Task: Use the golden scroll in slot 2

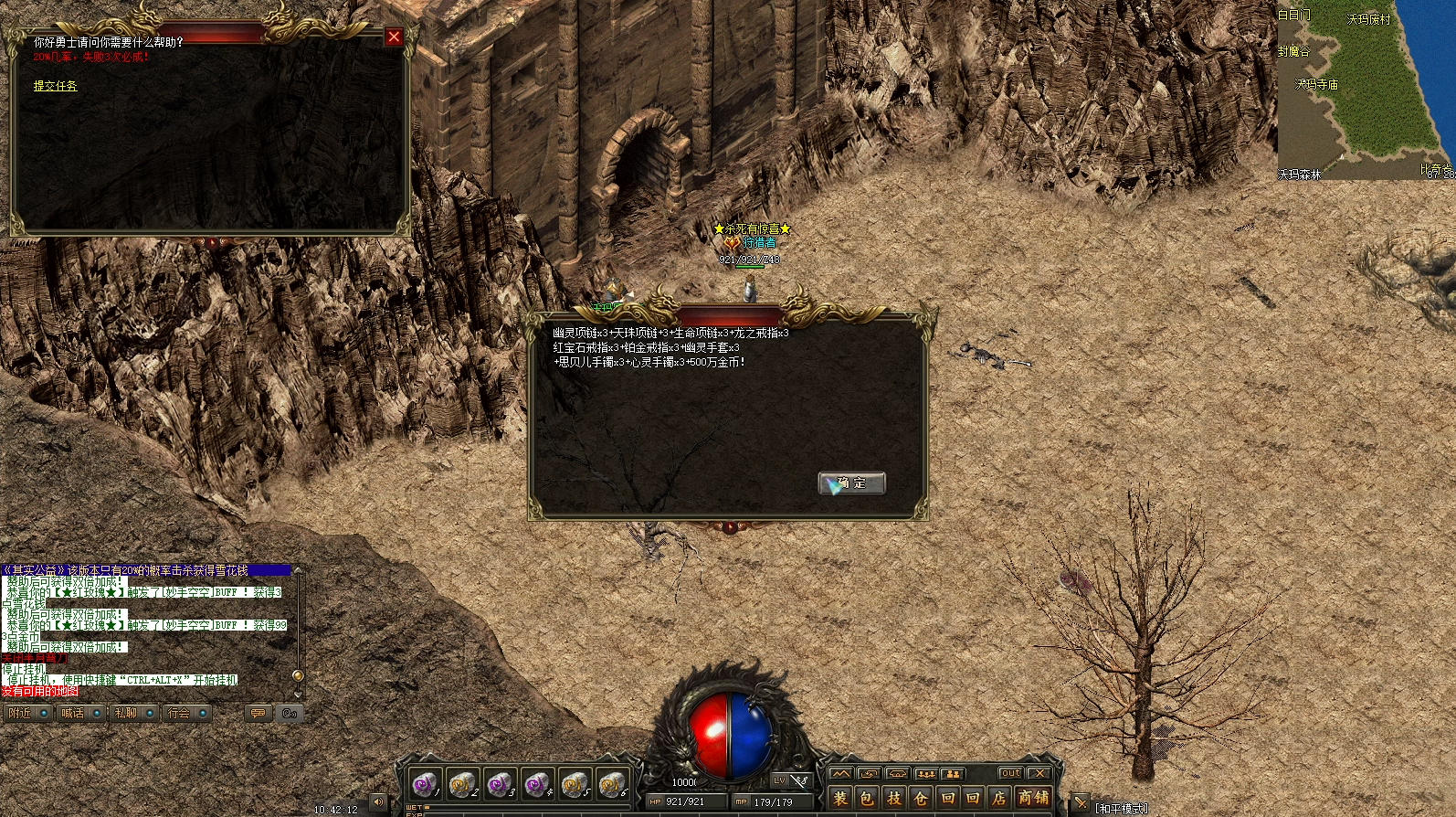Action: tap(462, 784)
